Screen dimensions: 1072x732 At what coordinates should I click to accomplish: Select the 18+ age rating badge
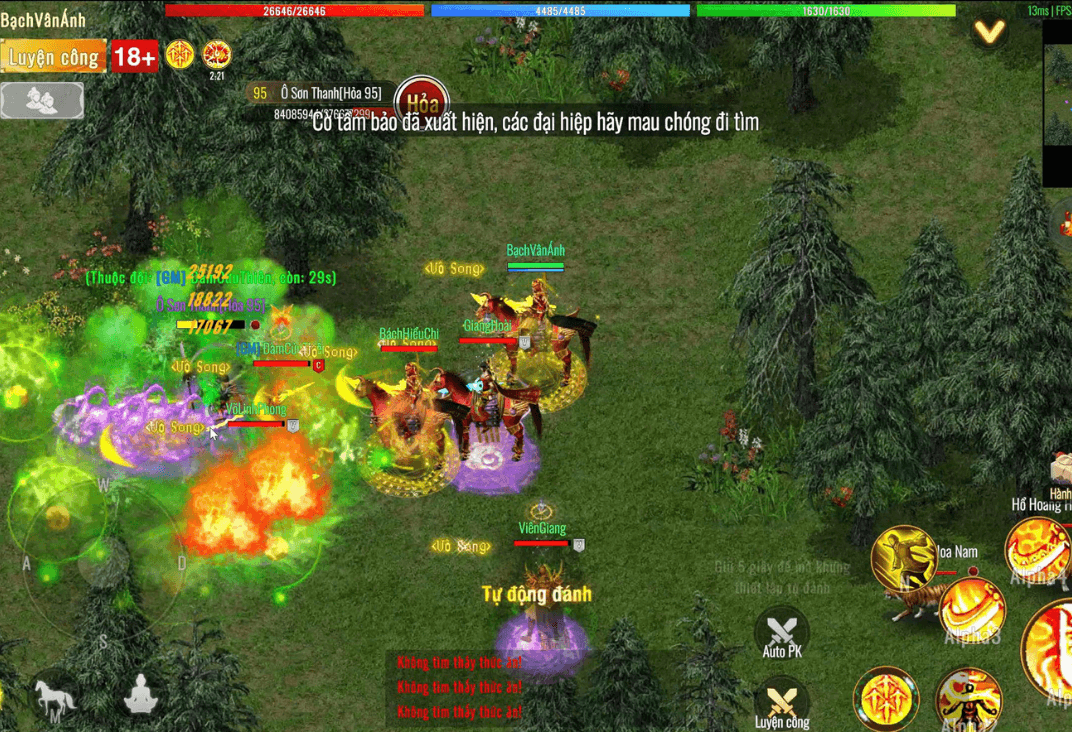point(134,56)
